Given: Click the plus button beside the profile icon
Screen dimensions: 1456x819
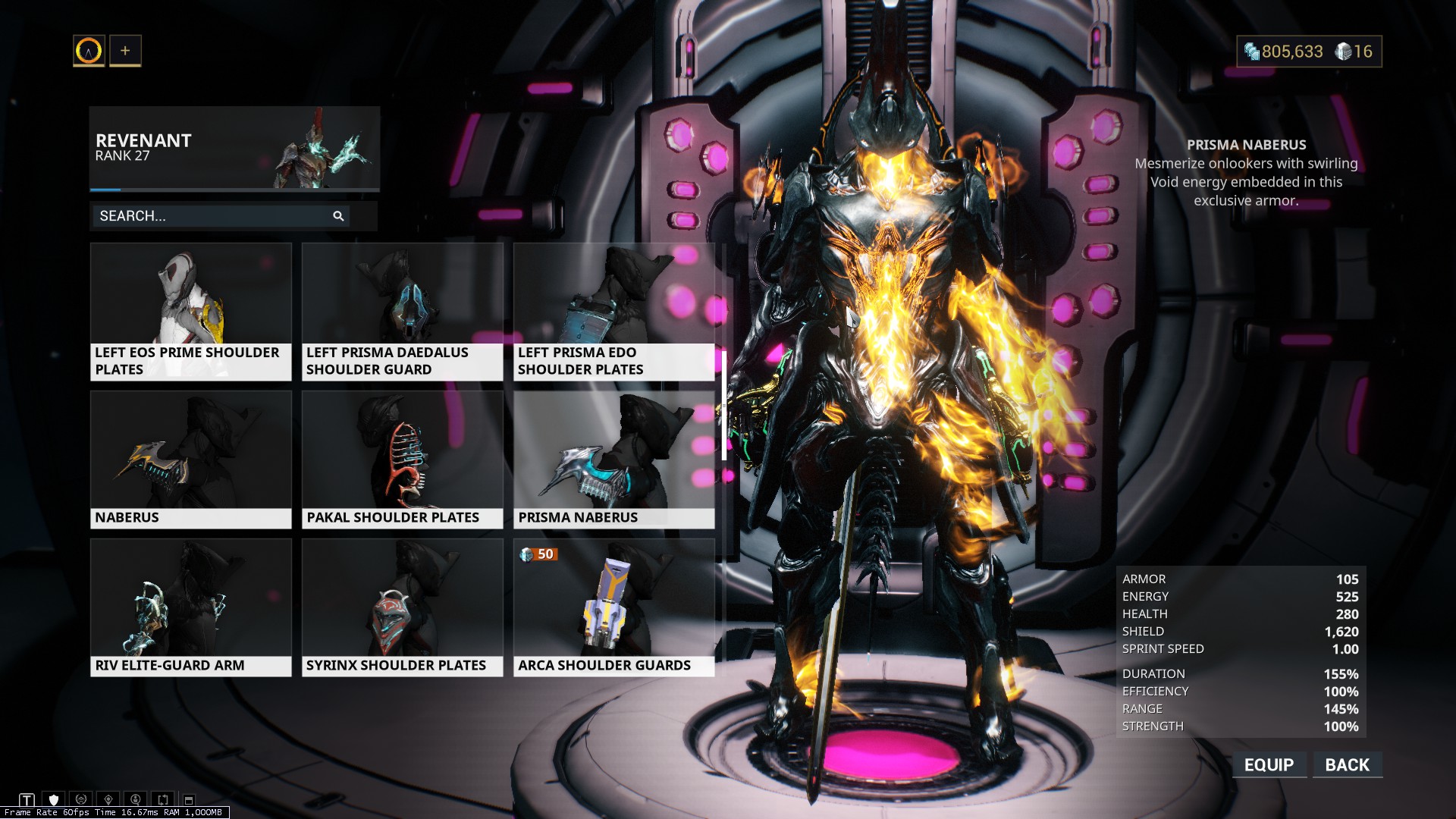Looking at the screenshot, I should click(125, 51).
